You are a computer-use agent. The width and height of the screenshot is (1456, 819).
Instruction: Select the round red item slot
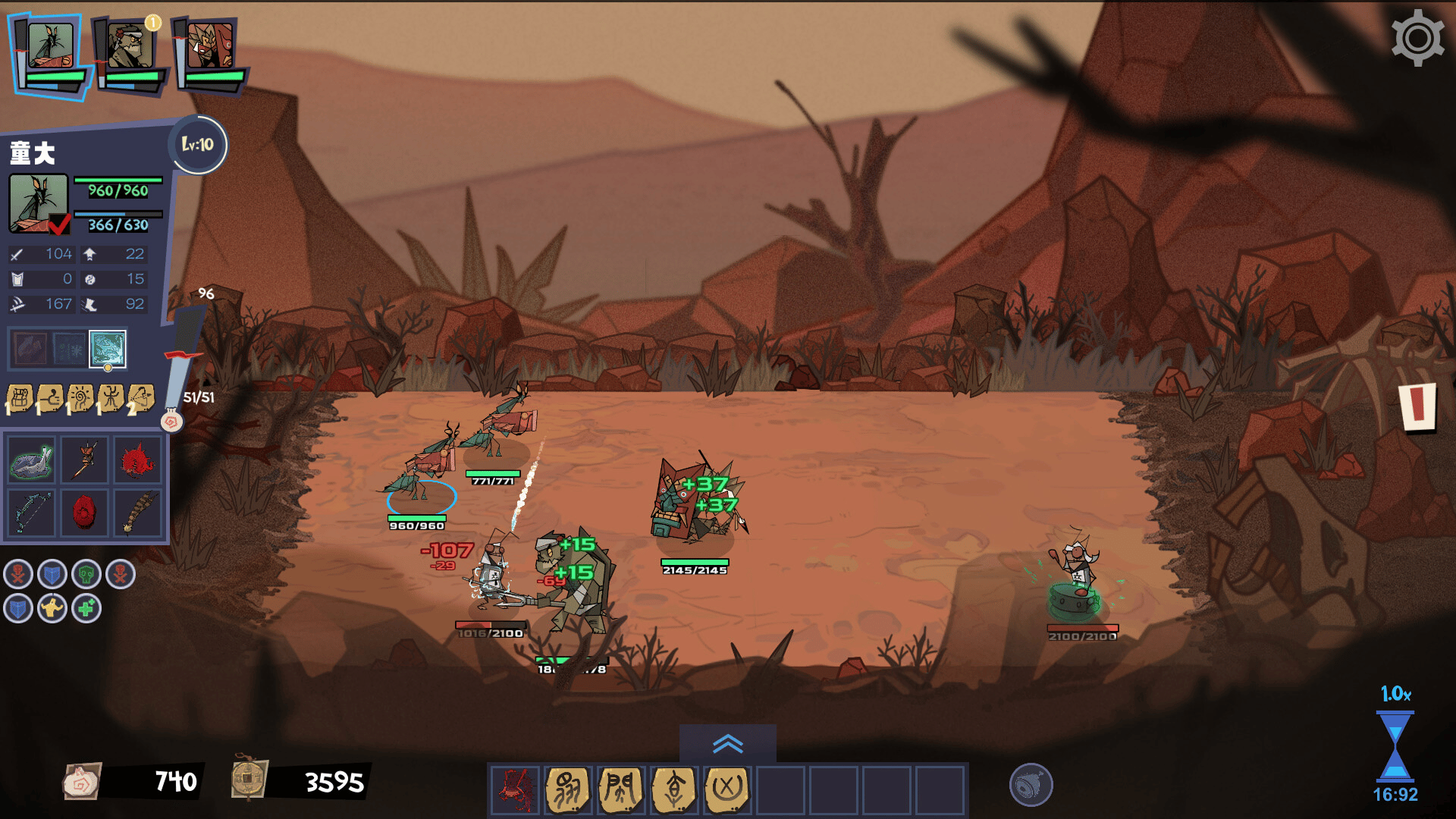click(x=84, y=513)
